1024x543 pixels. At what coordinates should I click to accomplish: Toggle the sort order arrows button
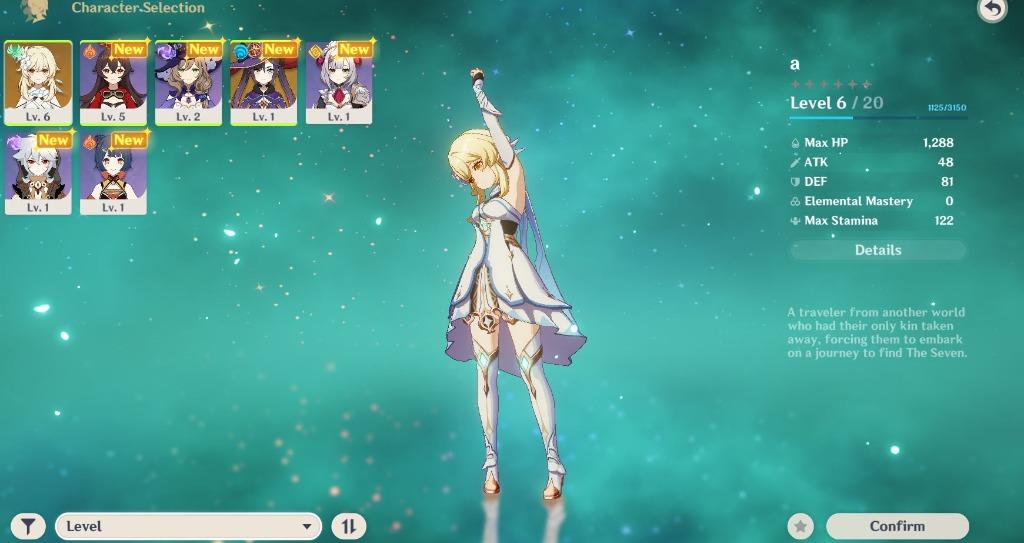349,526
